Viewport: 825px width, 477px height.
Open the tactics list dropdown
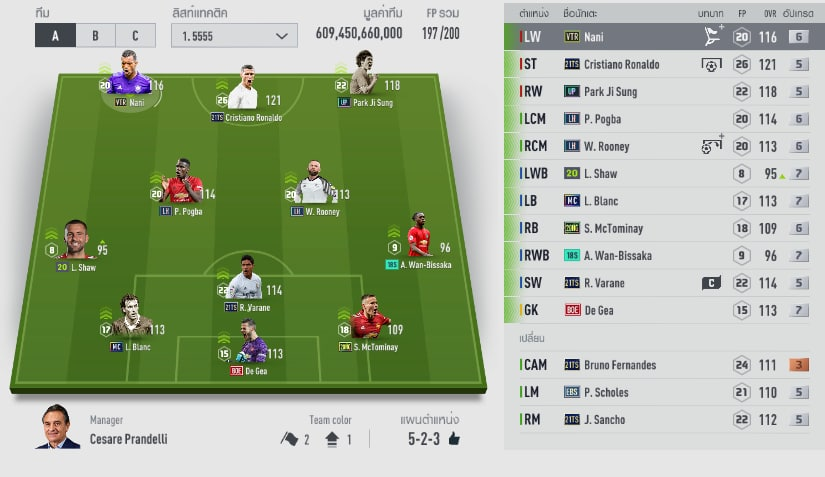click(x=234, y=36)
